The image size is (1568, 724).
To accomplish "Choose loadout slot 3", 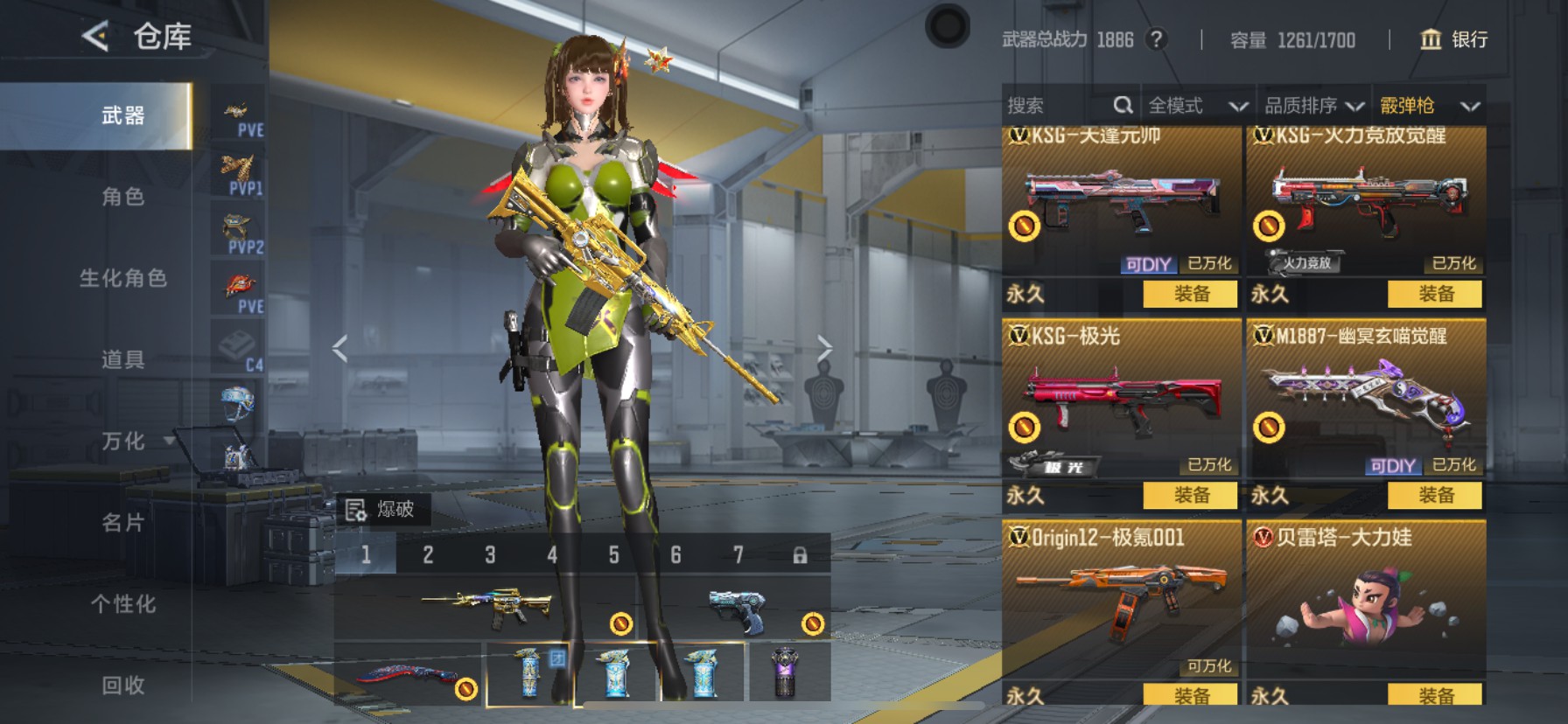I will click(490, 555).
